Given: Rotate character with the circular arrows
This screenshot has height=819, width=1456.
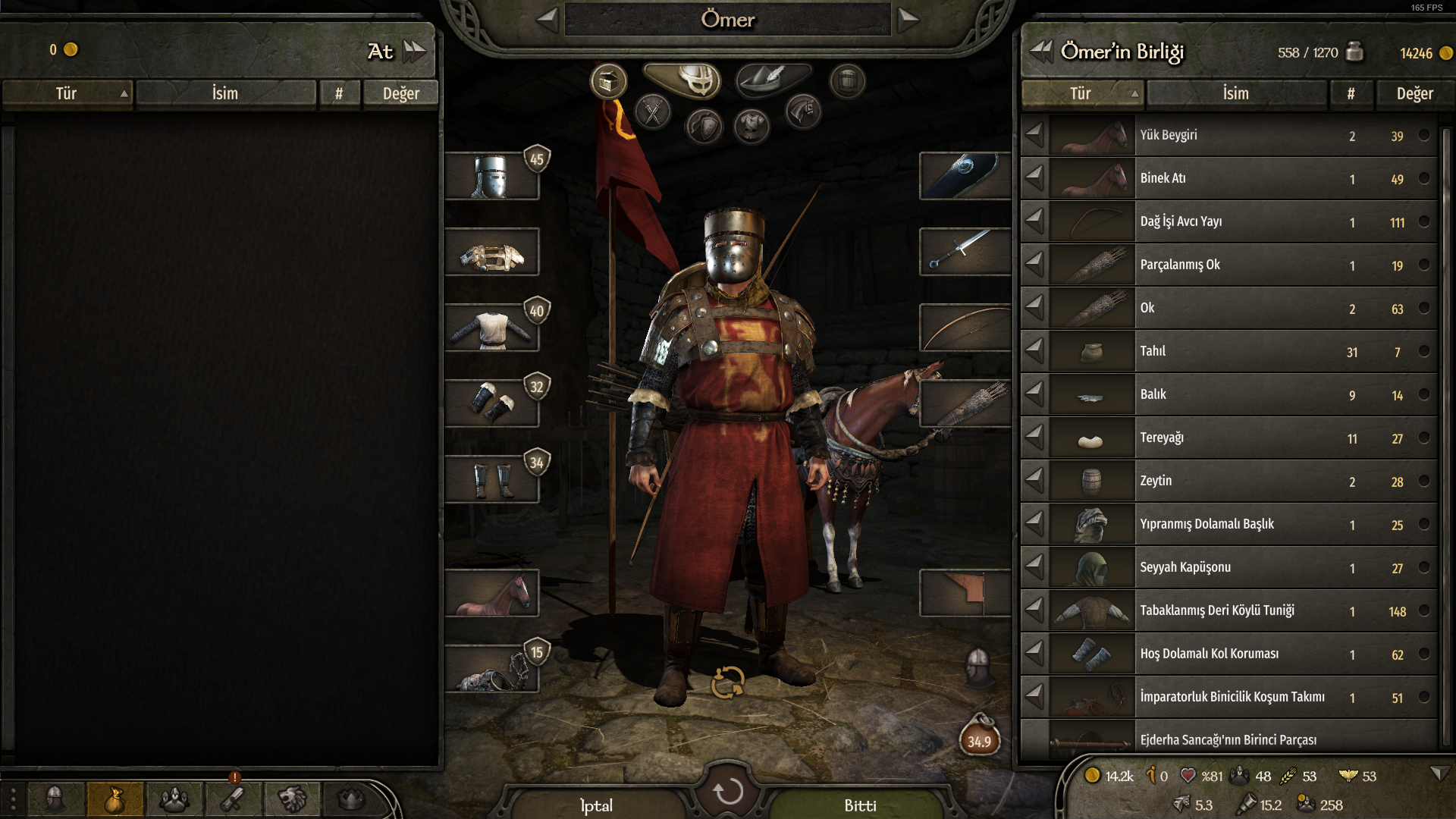Looking at the screenshot, I should [x=727, y=682].
